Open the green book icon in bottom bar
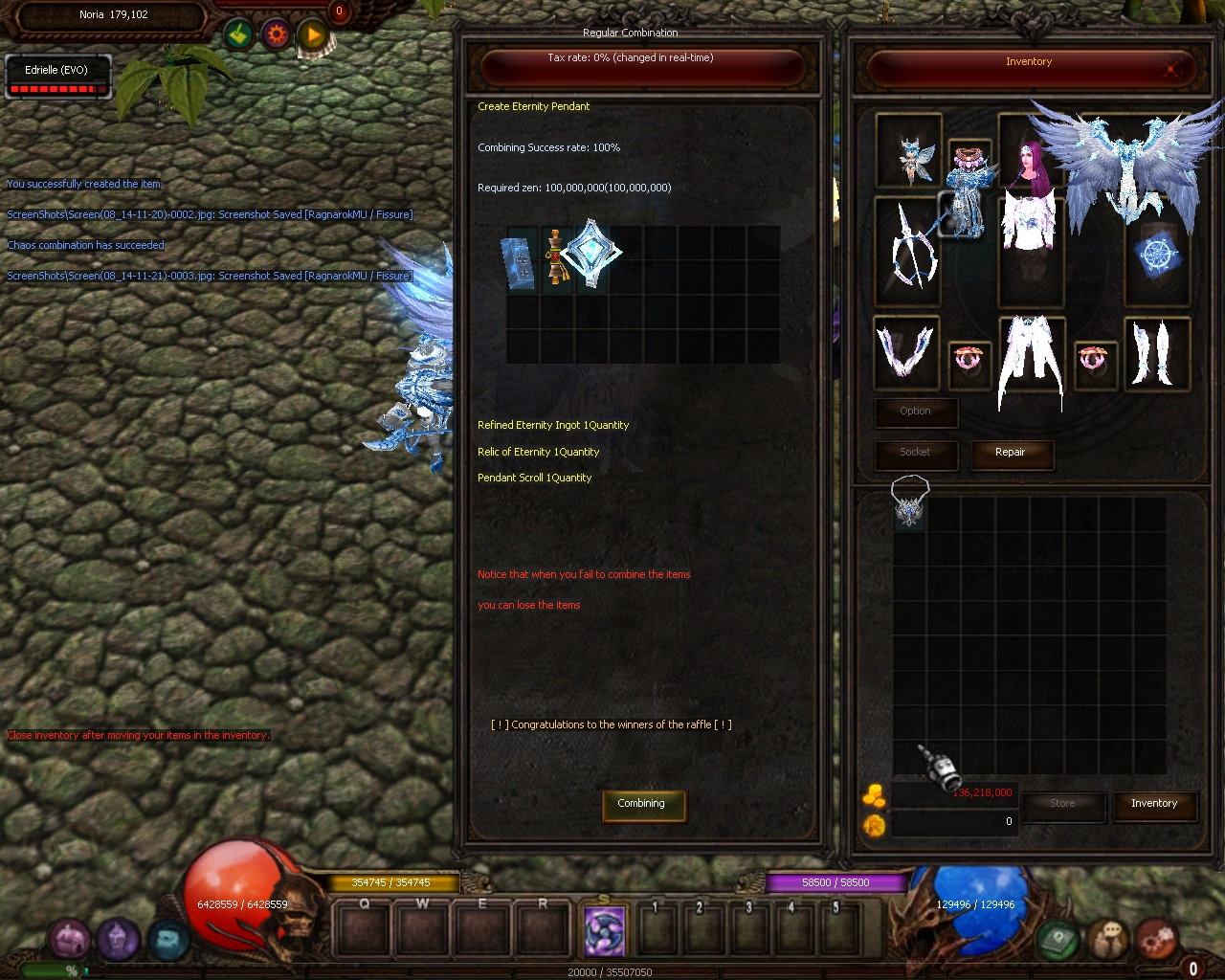1225x980 pixels. (x=1058, y=939)
